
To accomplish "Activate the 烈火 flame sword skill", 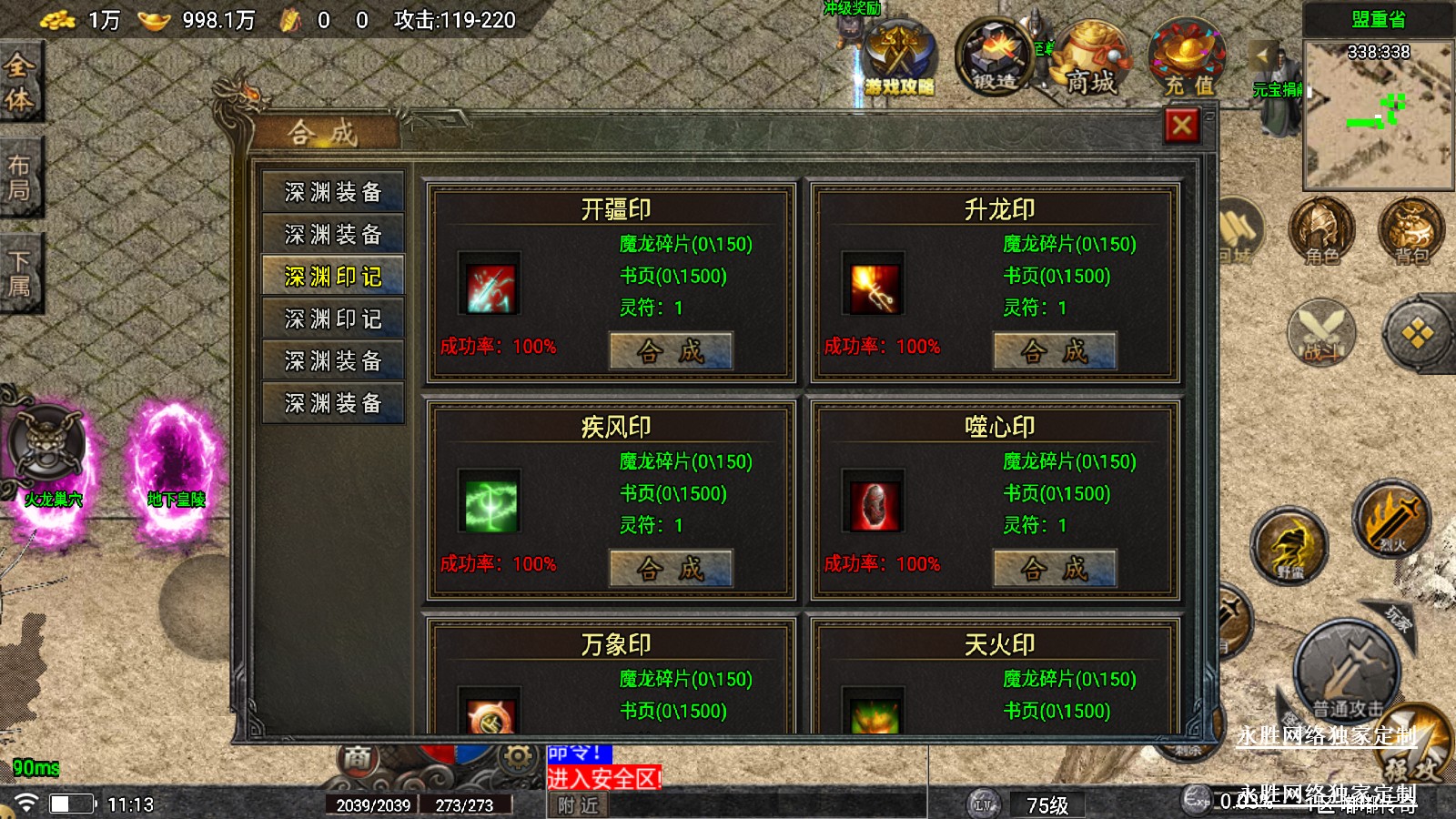I will point(1390,521).
